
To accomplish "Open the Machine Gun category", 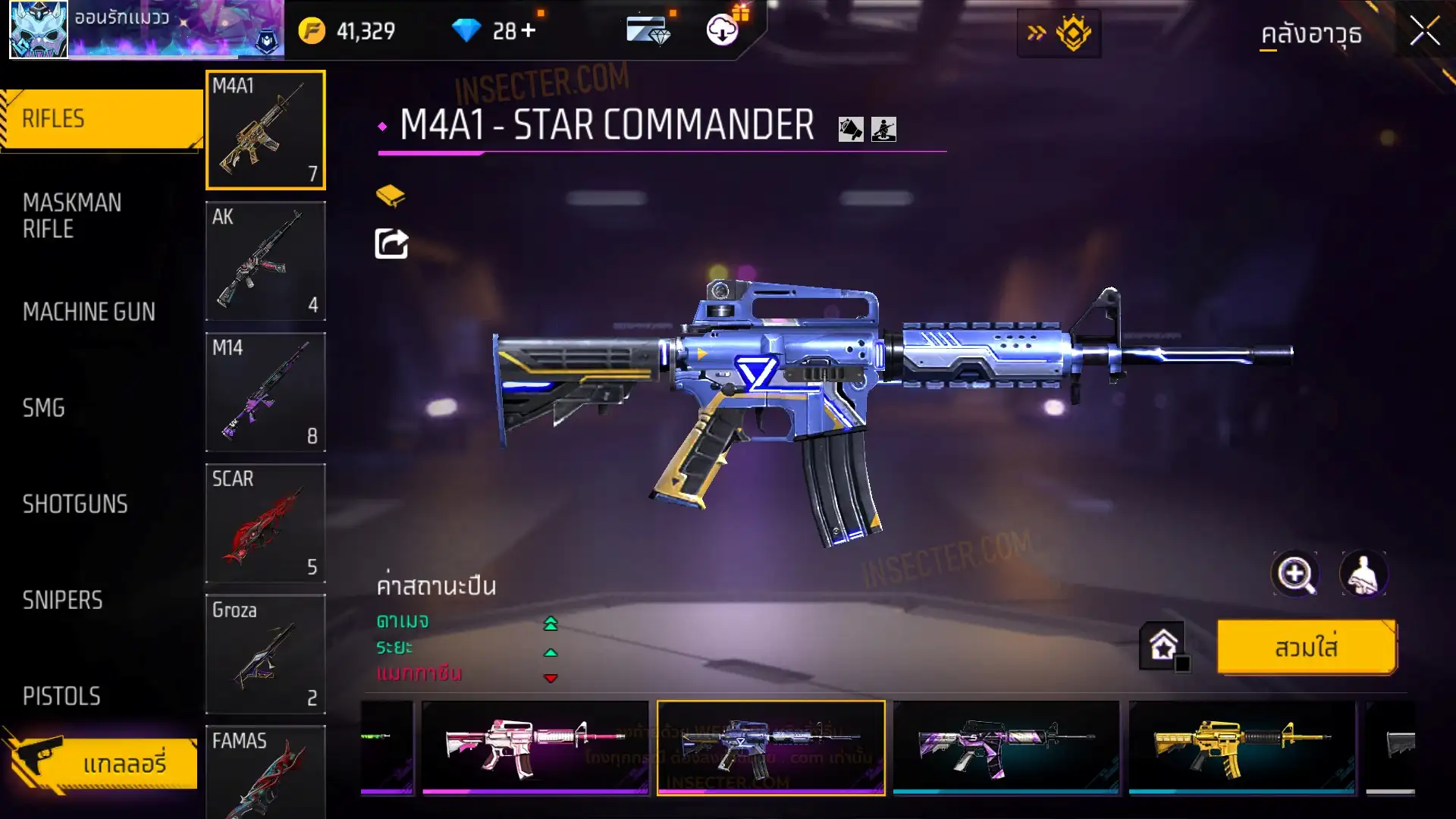I will [89, 312].
